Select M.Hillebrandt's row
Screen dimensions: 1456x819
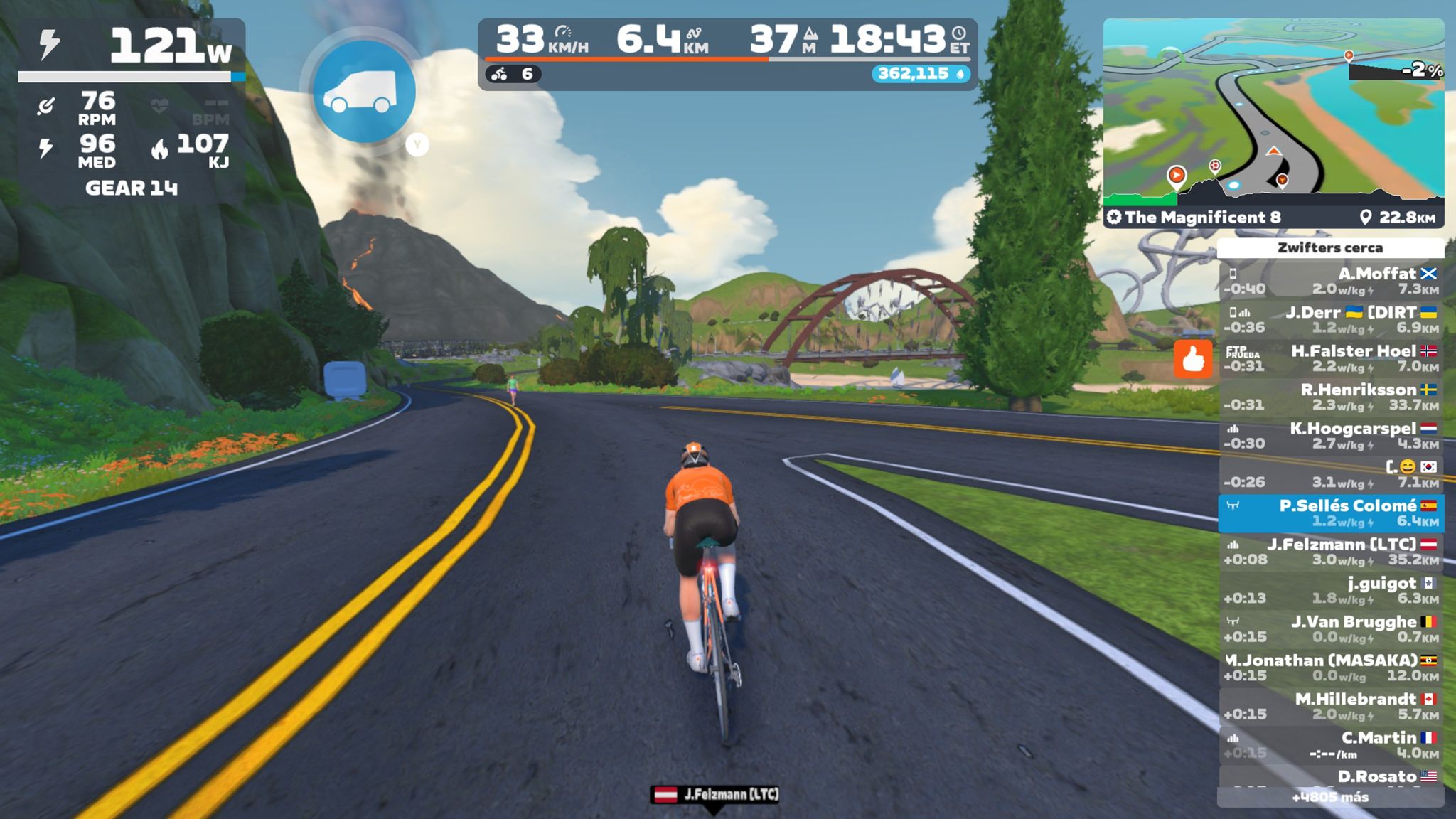point(1331,706)
